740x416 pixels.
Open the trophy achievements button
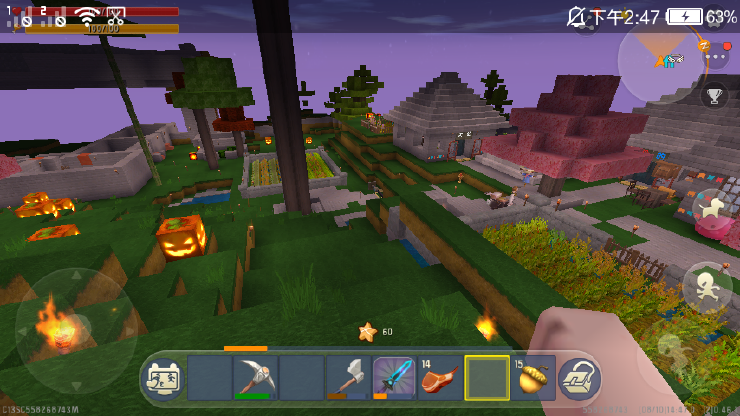[x=714, y=96]
